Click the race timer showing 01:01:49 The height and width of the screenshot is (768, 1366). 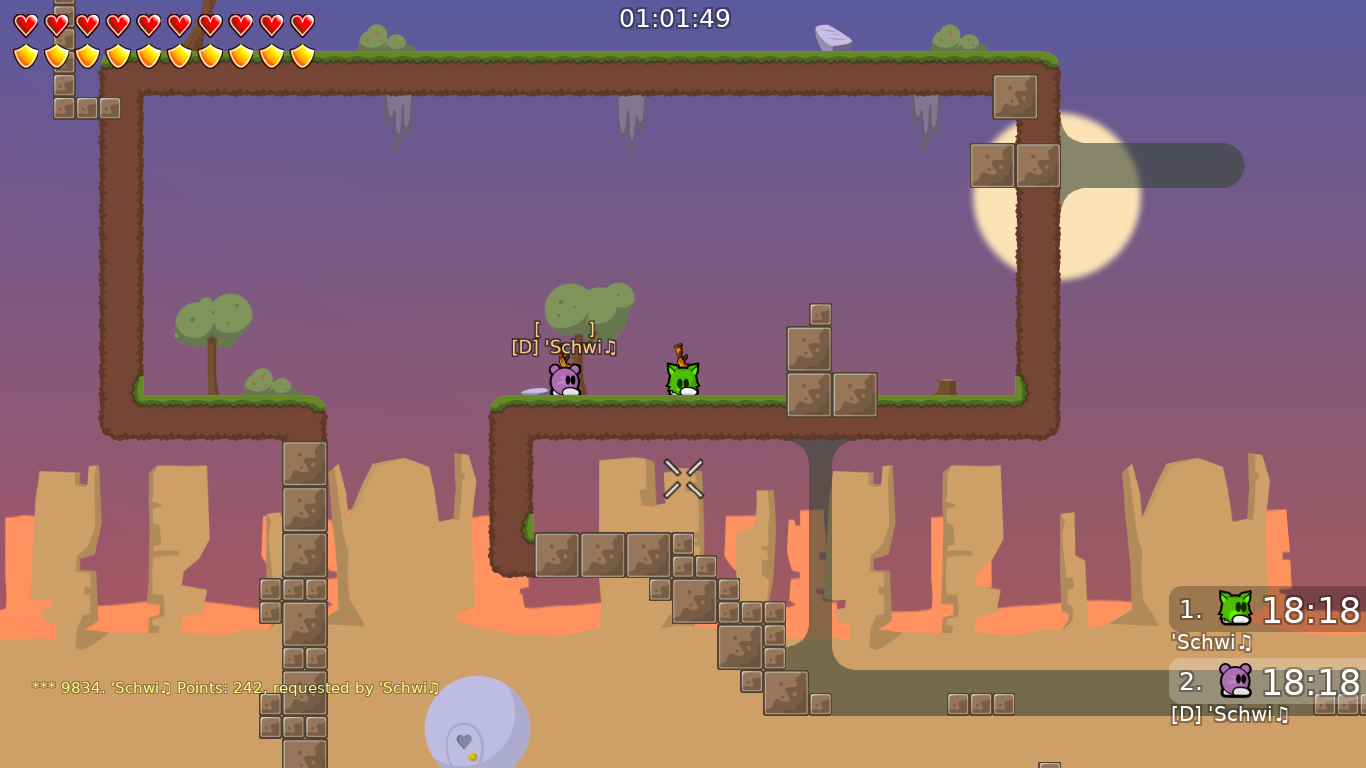tap(675, 17)
